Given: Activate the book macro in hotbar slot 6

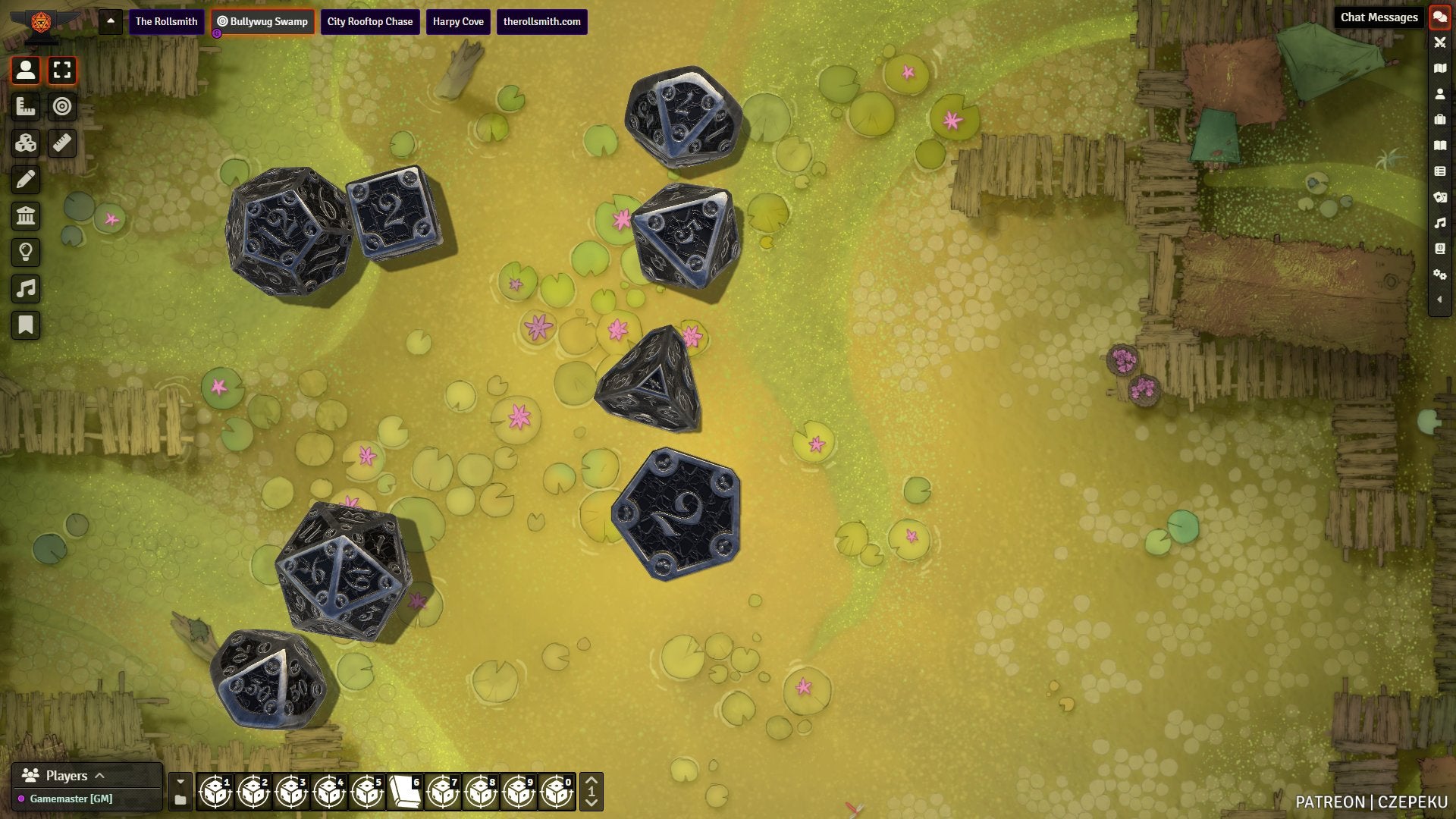Looking at the screenshot, I should (405, 792).
